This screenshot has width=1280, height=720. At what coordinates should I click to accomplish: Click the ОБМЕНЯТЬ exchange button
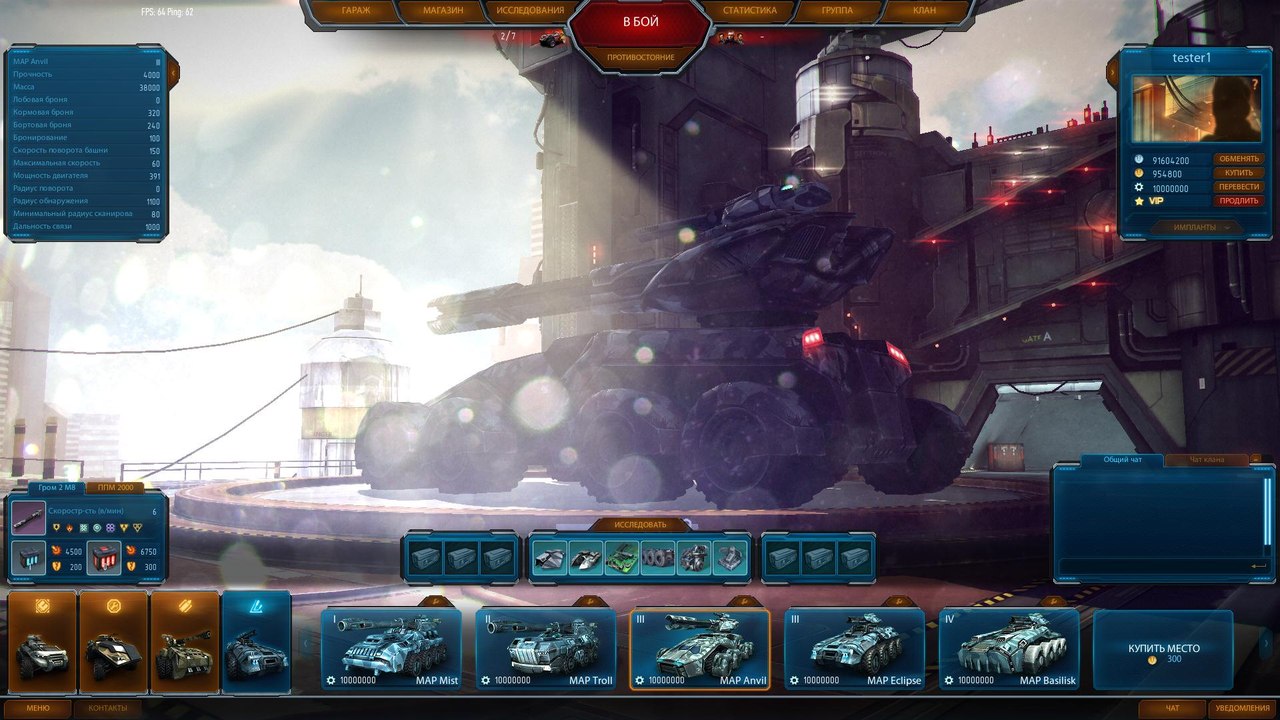(1238, 159)
